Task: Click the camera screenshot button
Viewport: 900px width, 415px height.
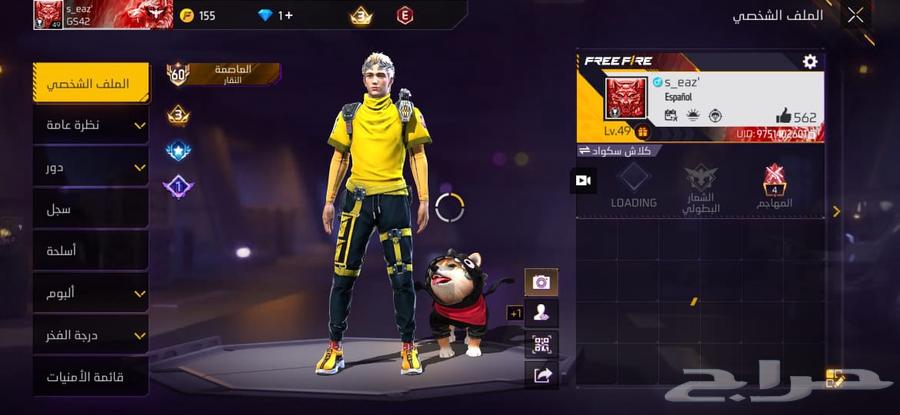Action: (x=541, y=282)
